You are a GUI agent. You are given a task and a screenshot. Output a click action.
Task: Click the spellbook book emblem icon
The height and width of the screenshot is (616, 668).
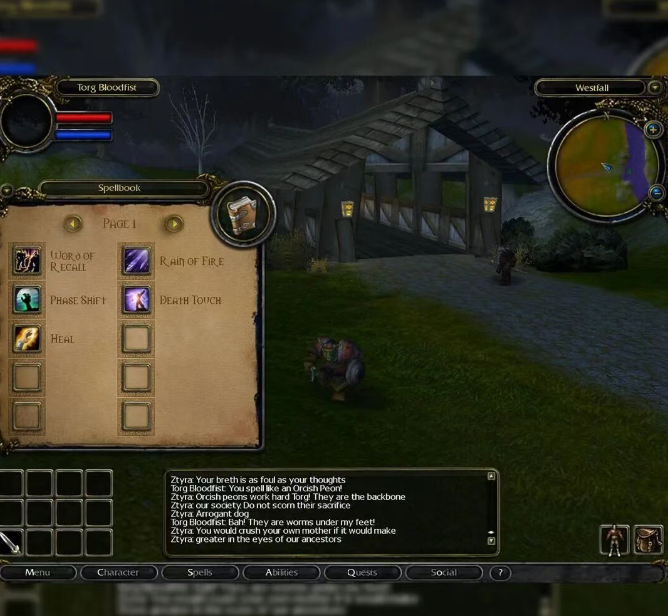pyautogui.click(x=243, y=214)
